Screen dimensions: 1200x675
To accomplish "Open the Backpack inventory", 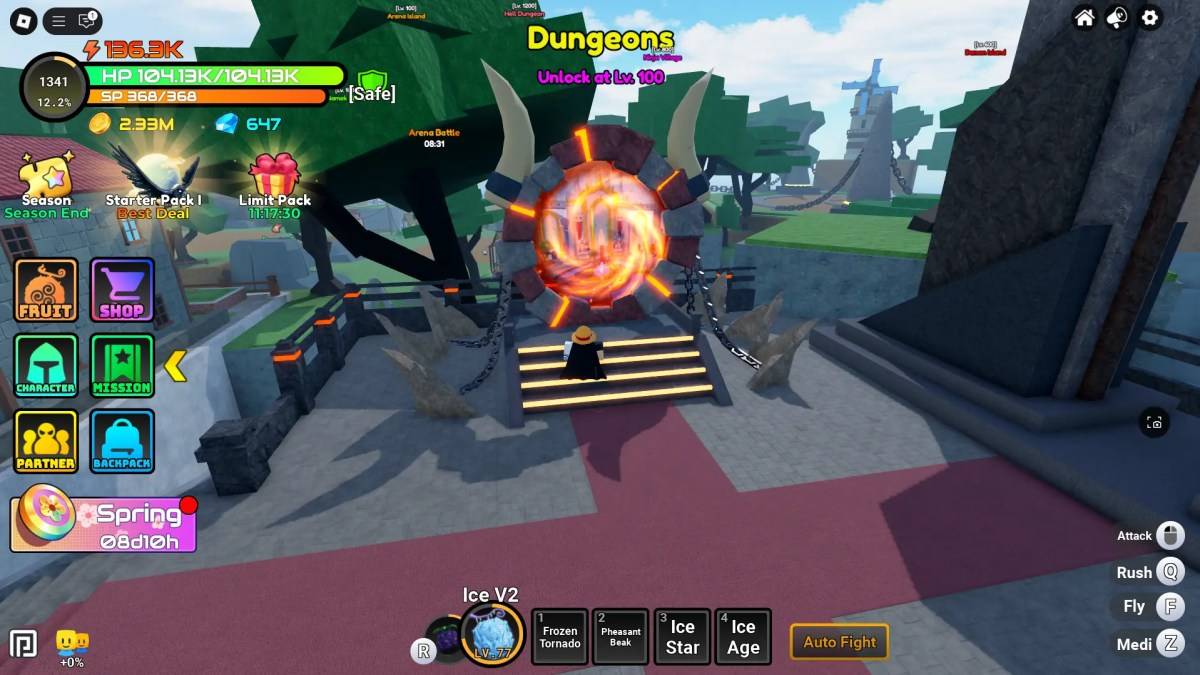I will 122,441.
